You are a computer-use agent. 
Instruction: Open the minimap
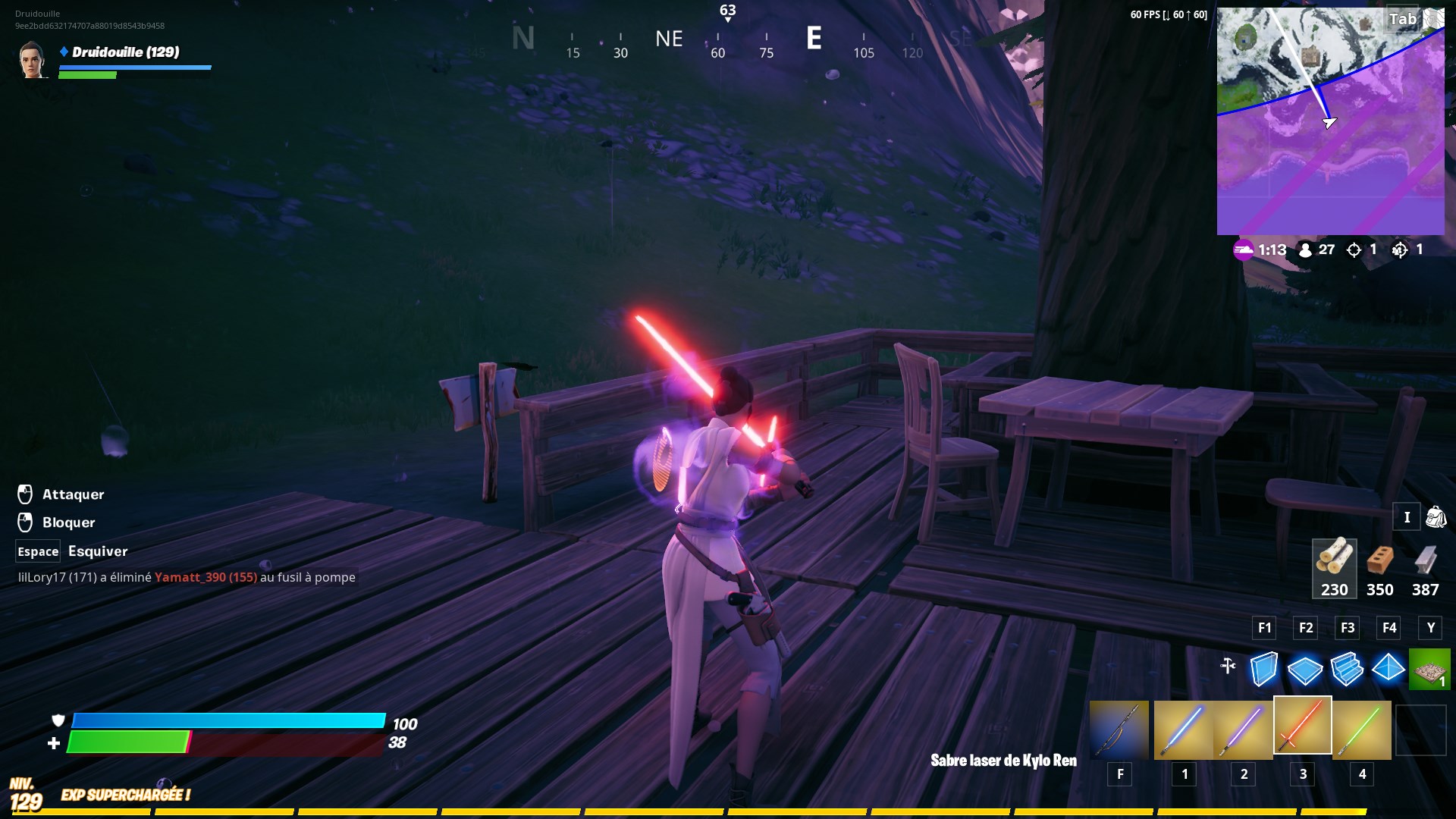tap(1330, 121)
